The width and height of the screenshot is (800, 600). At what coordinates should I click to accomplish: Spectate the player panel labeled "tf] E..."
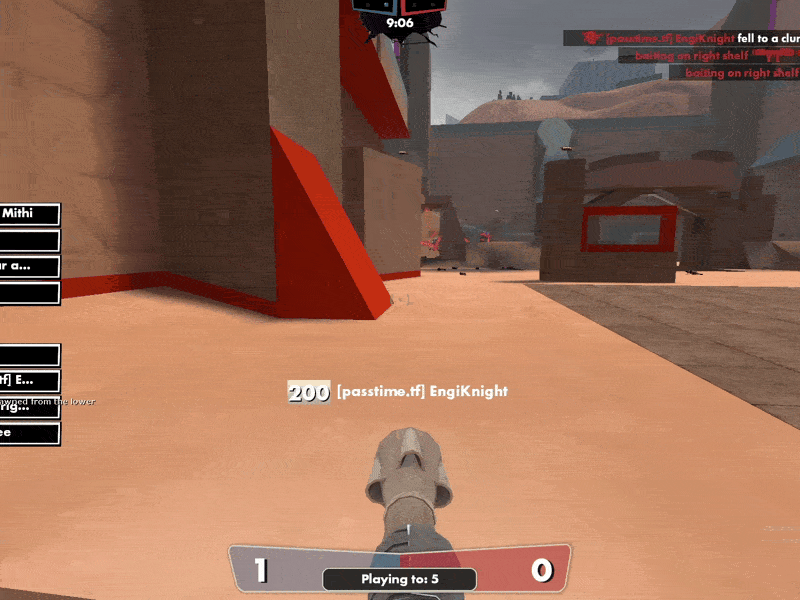tap(29, 380)
